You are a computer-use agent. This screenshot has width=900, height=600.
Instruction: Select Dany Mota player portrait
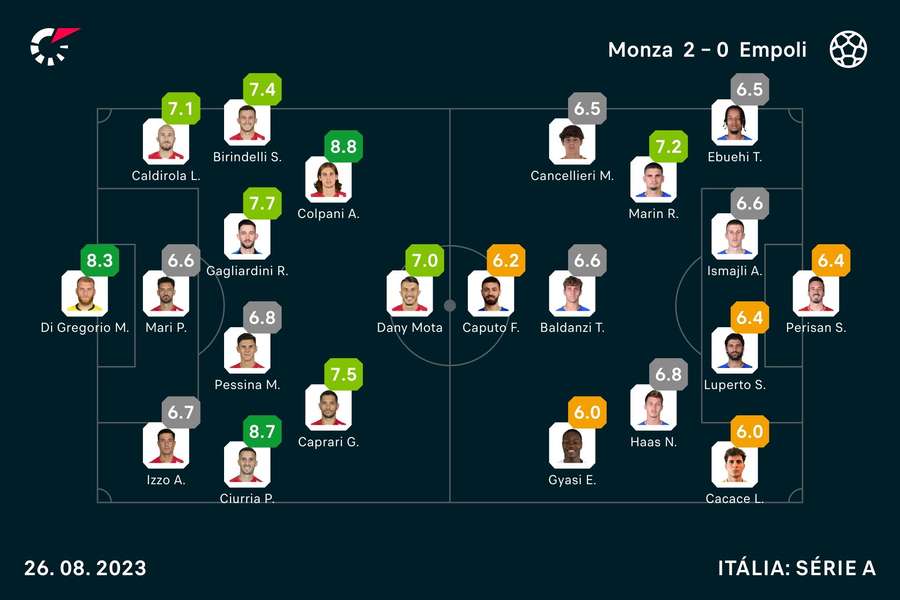[x=409, y=293]
